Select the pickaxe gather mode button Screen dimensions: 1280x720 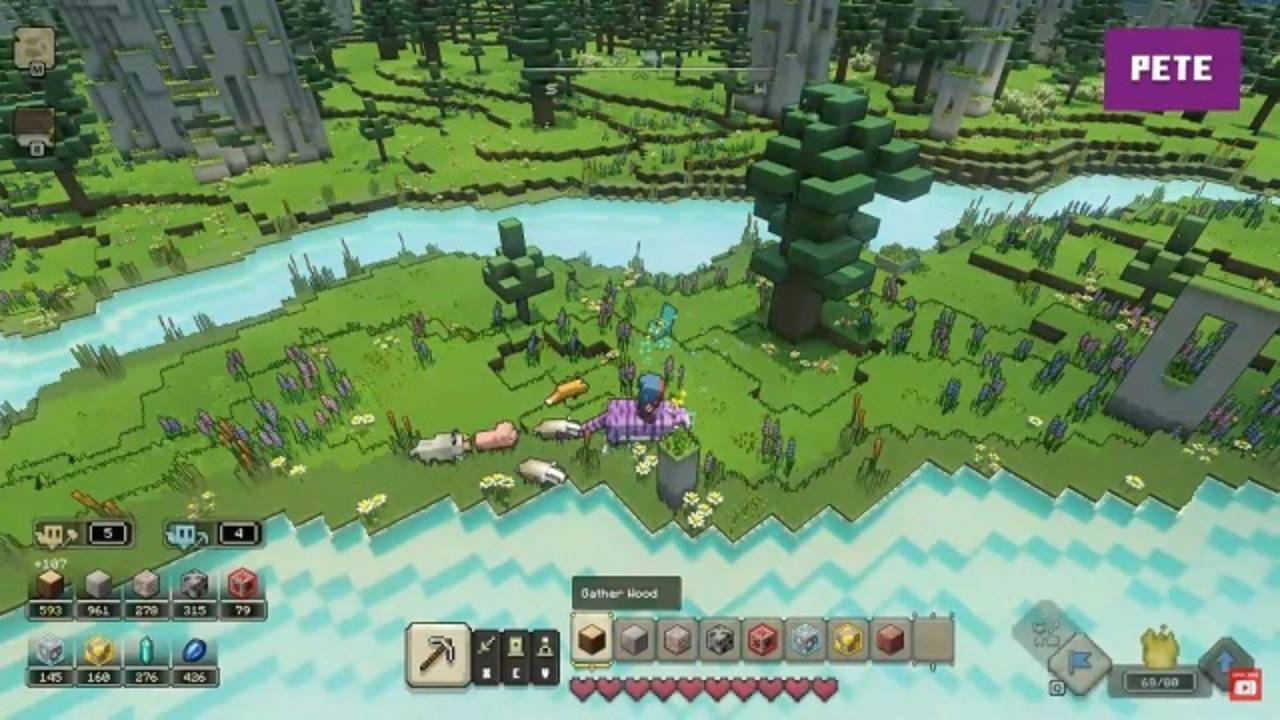coord(437,654)
